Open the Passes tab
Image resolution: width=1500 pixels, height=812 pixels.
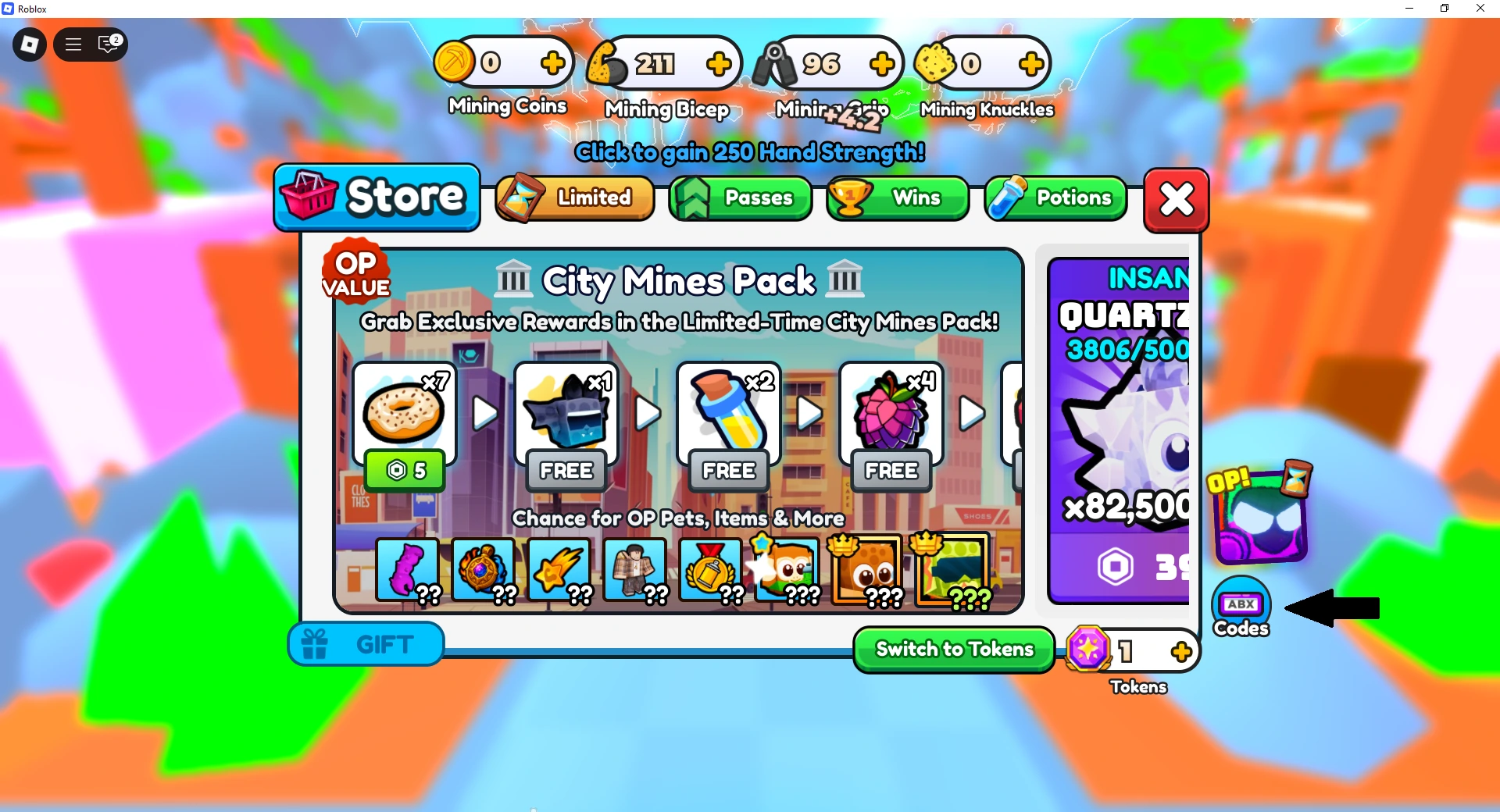740,198
